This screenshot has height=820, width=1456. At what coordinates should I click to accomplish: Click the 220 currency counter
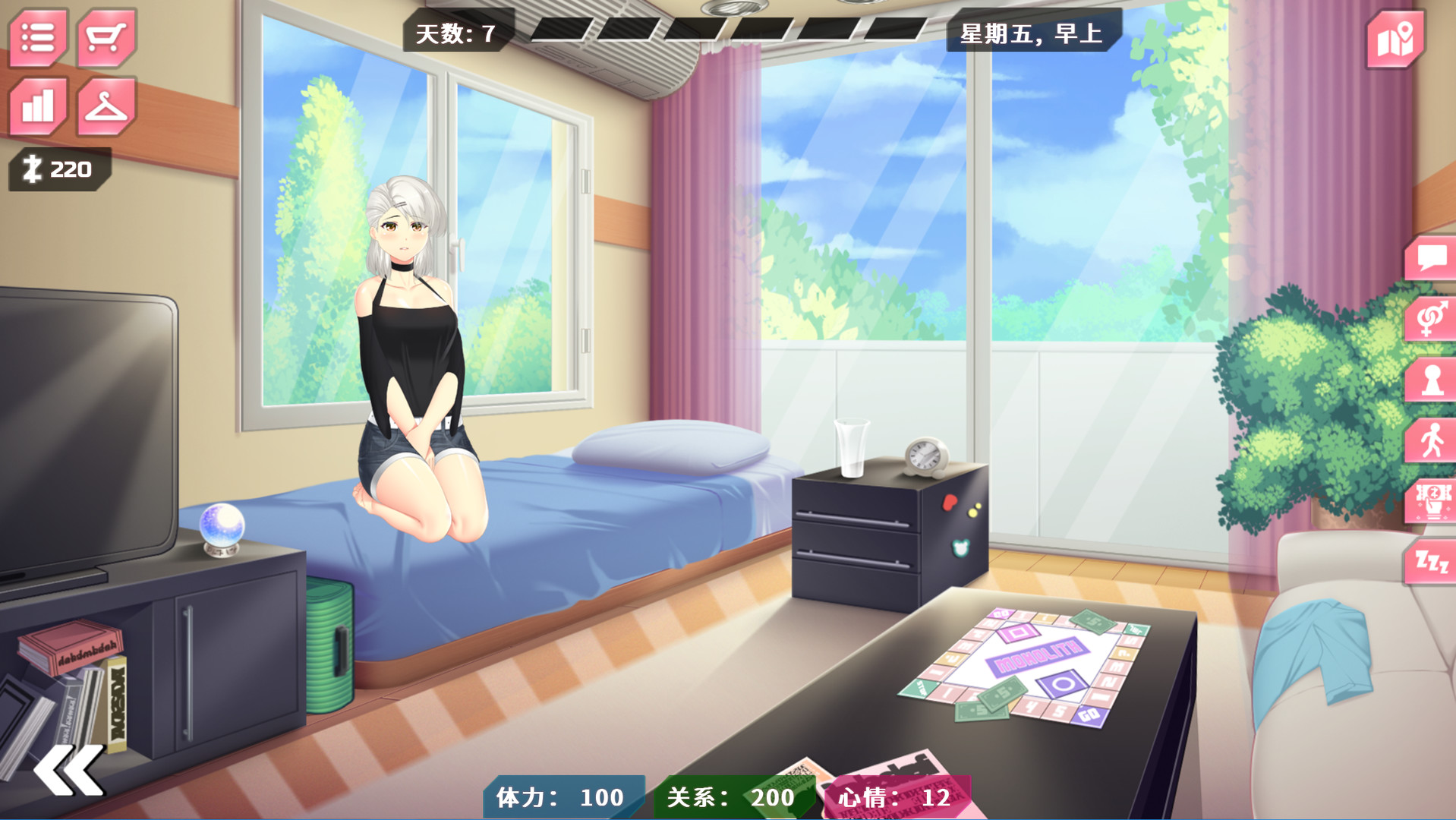57,169
